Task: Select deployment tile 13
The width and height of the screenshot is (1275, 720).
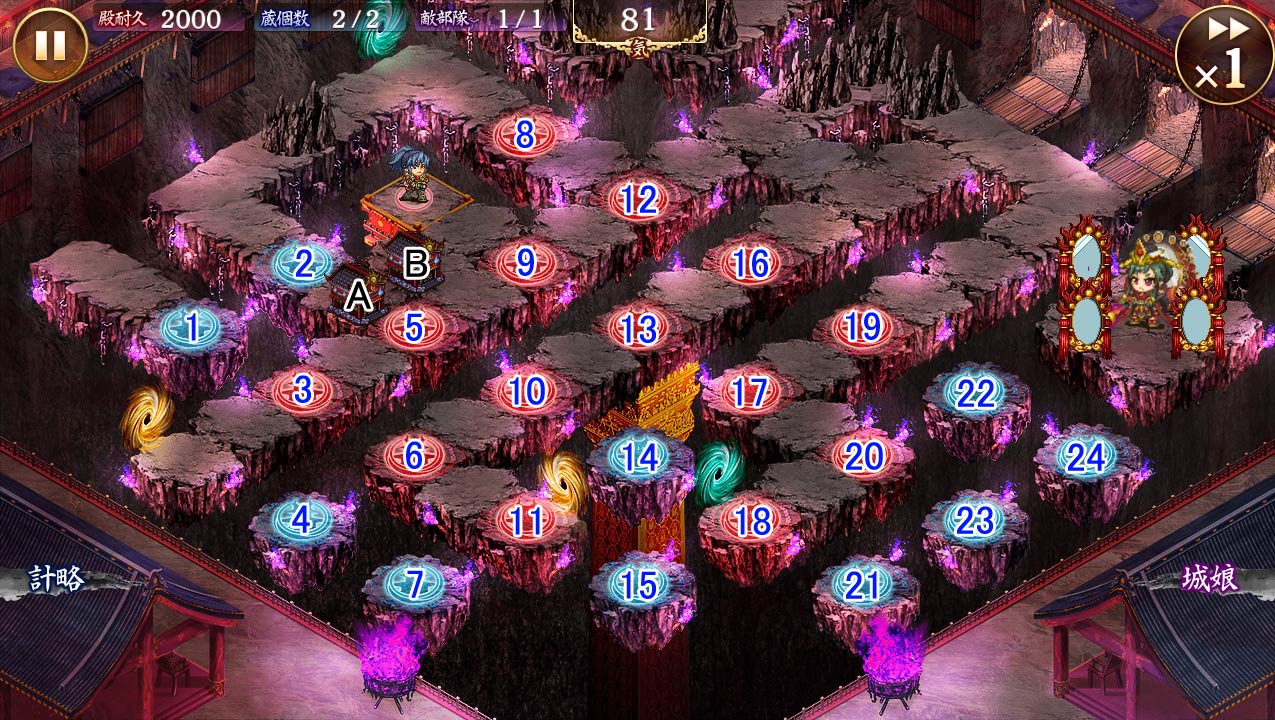Action: [x=638, y=328]
